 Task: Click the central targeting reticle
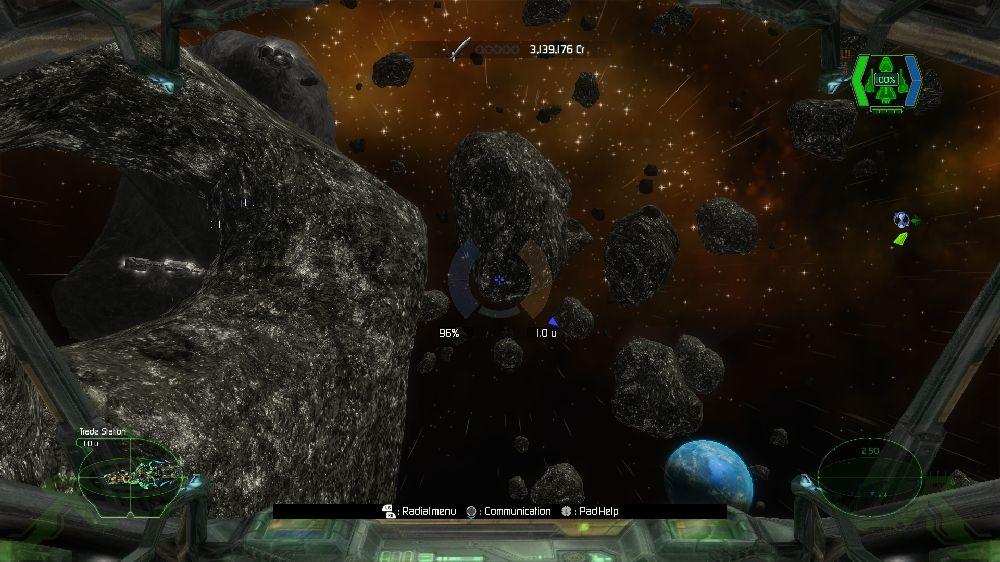click(x=500, y=280)
